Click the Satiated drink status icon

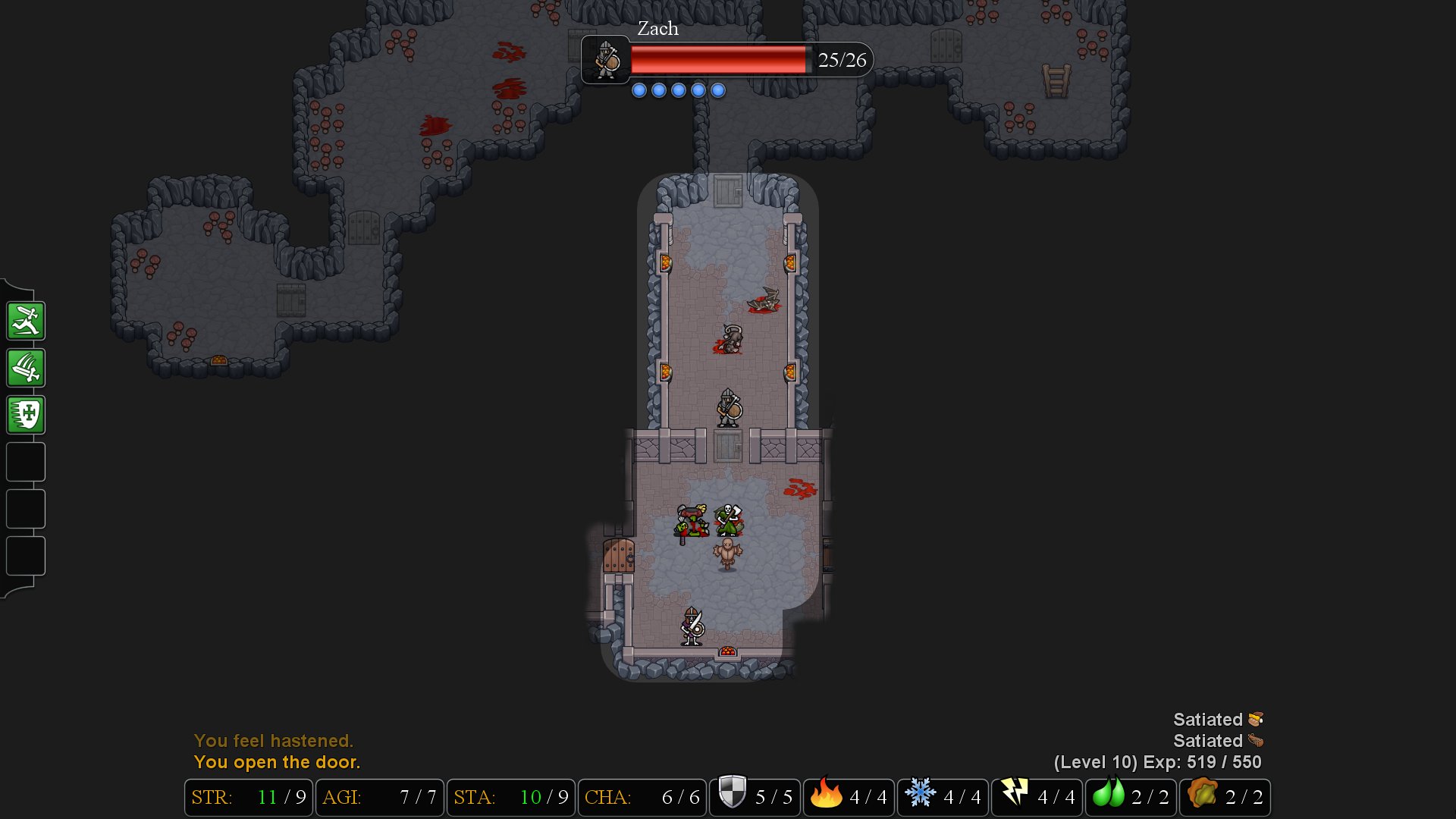[x=1258, y=741]
